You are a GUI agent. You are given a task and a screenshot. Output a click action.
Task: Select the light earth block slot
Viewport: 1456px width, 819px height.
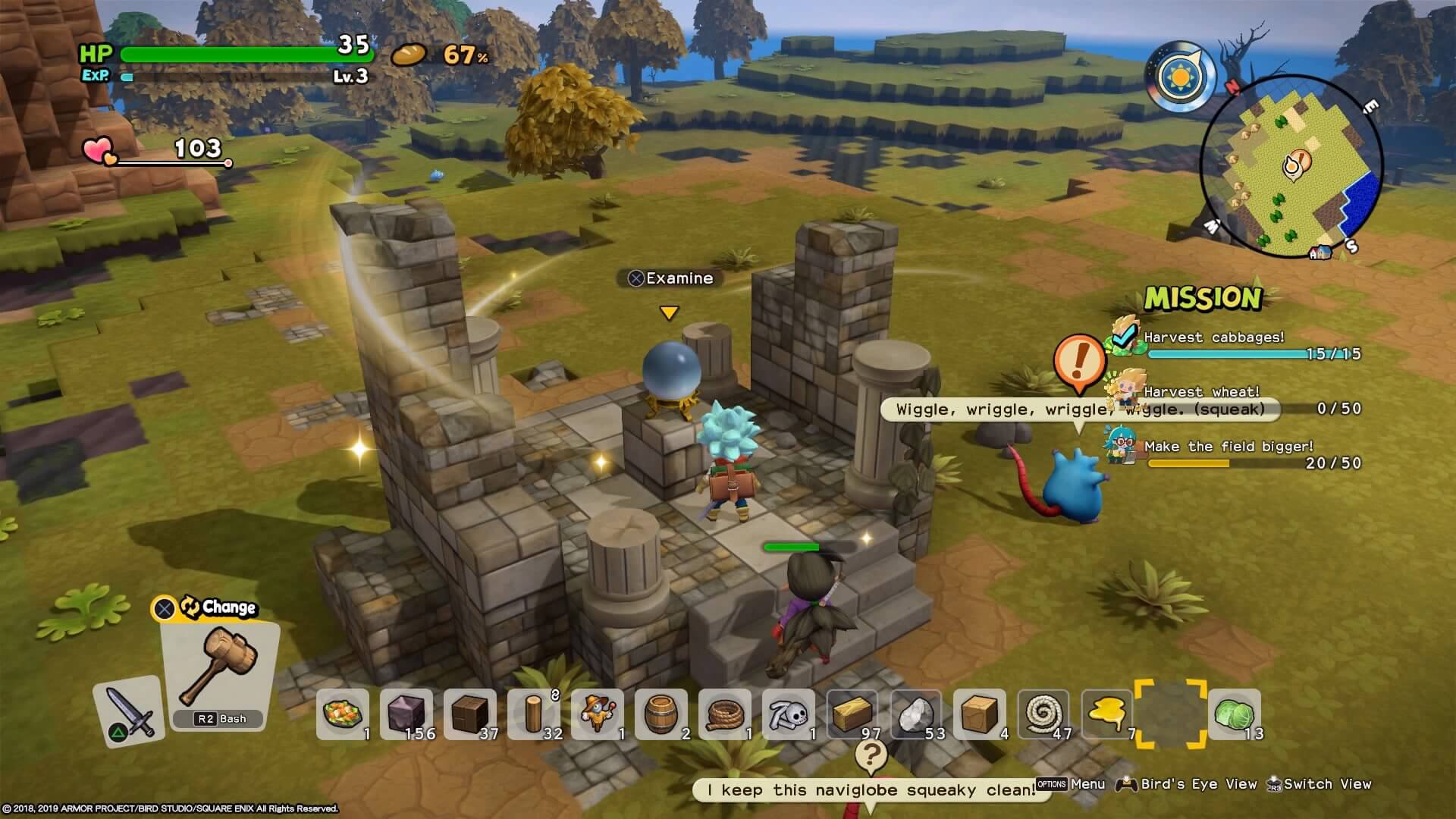pos(980,714)
